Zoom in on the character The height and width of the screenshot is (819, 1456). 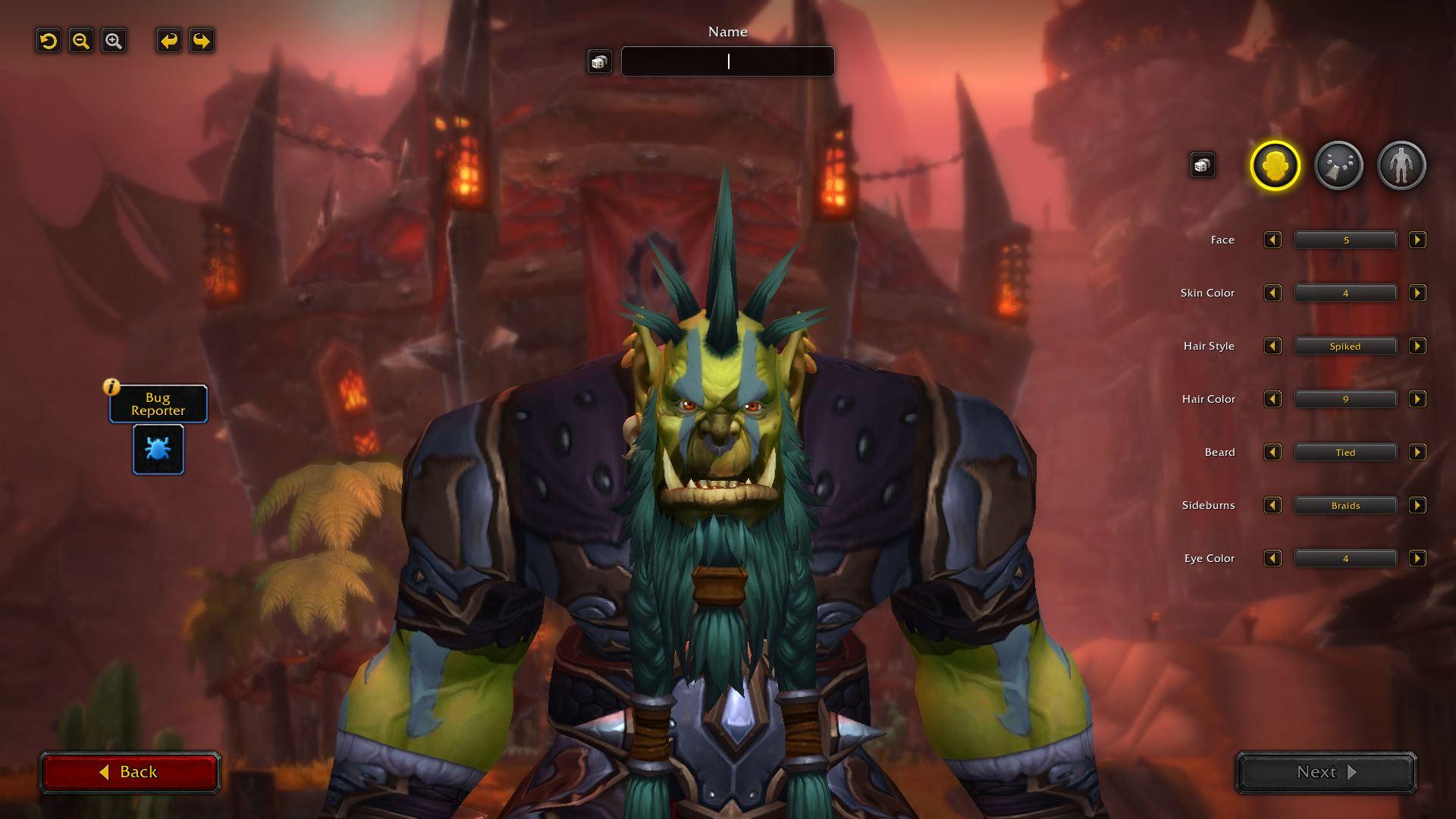click(x=114, y=41)
